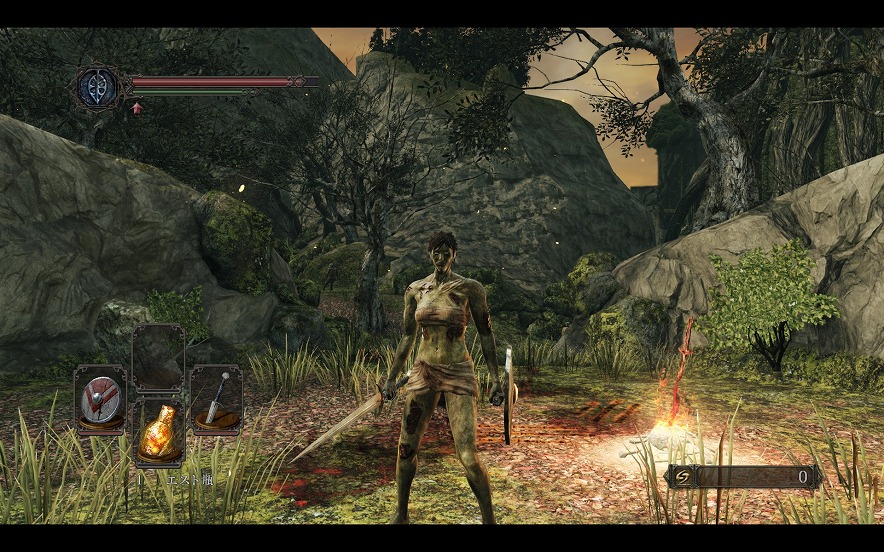Screen dimensions: 884x552
Task: Click the red arrow status effect icon
Action: (137, 106)
